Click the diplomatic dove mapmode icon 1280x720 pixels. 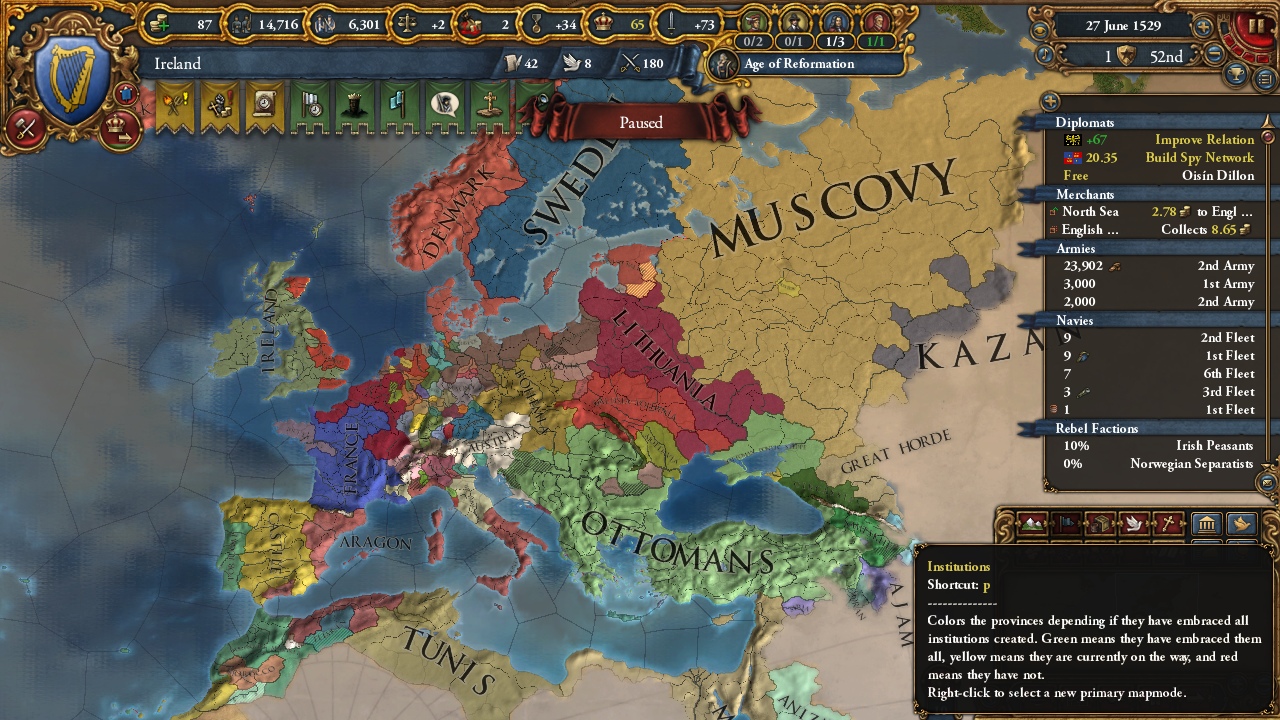click(1135, 522)
